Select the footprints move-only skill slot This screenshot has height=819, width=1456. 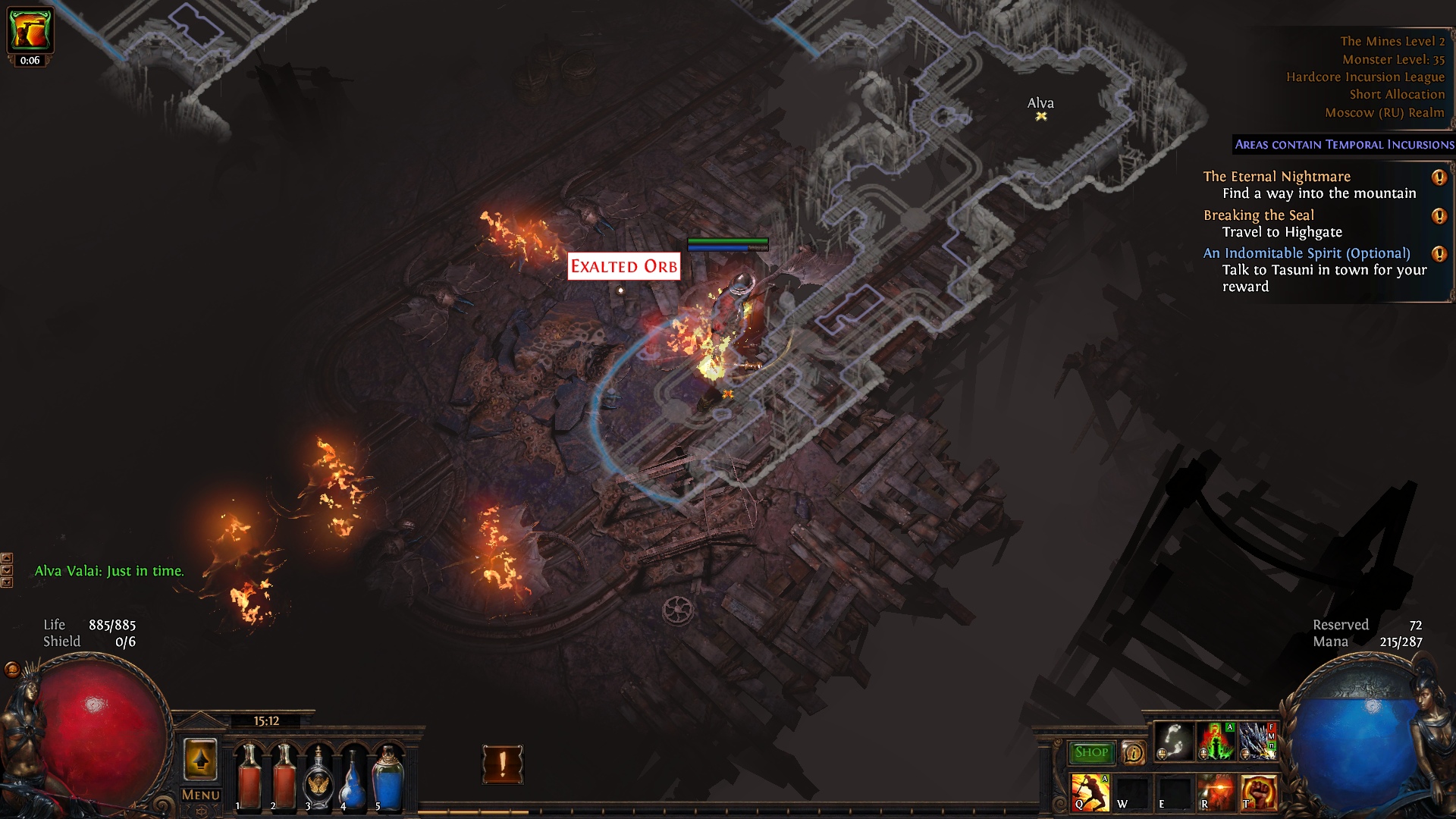(1174, 741)
